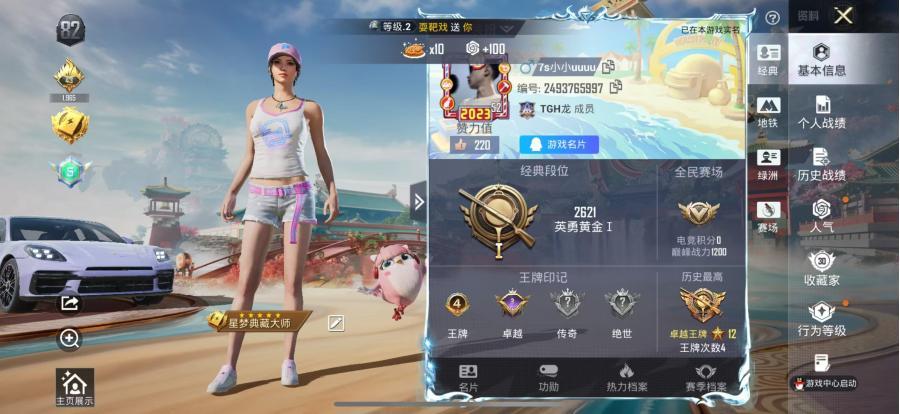Open the 历史战绩 section
The width and height of the screenshot is (900, 414).
821,164
